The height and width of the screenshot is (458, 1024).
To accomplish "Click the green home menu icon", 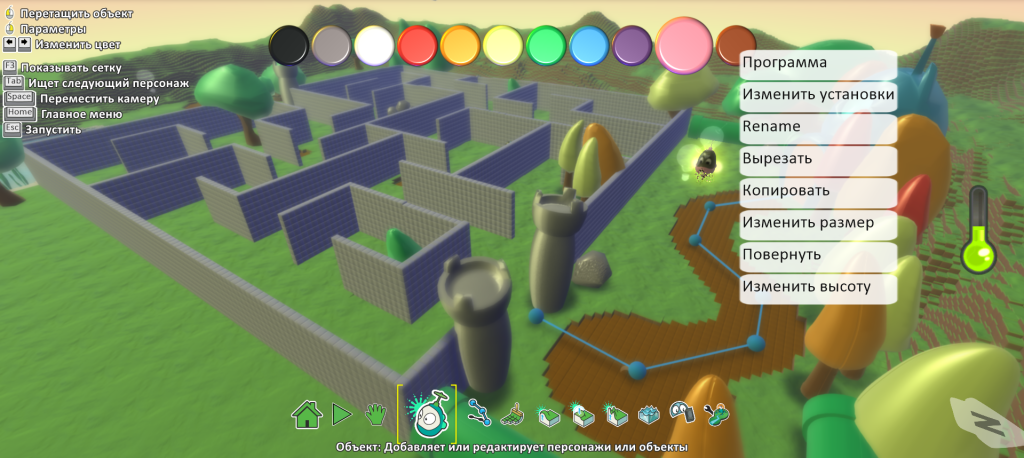I will tap(306, 412).
